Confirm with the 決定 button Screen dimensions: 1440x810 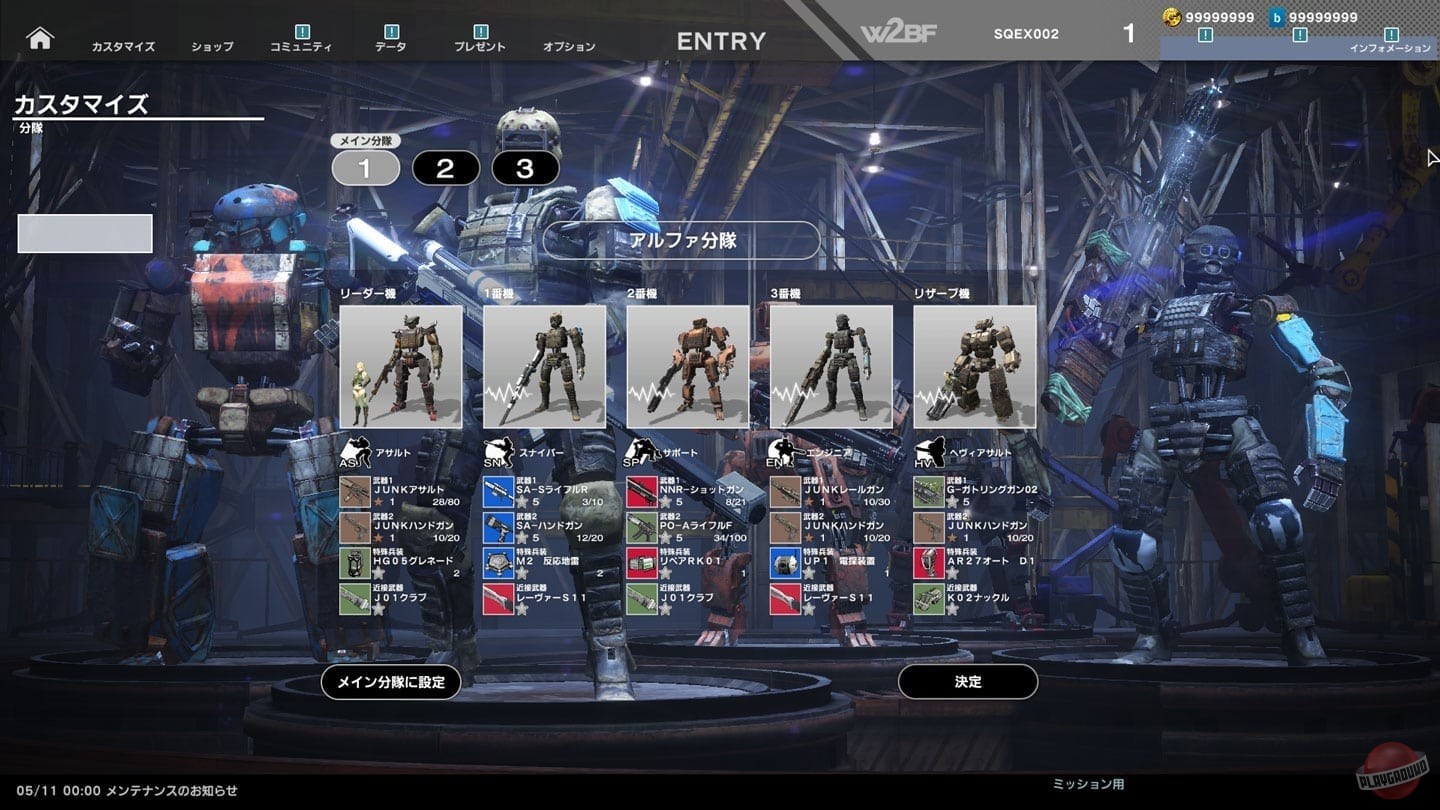click(x=968, y=682)
